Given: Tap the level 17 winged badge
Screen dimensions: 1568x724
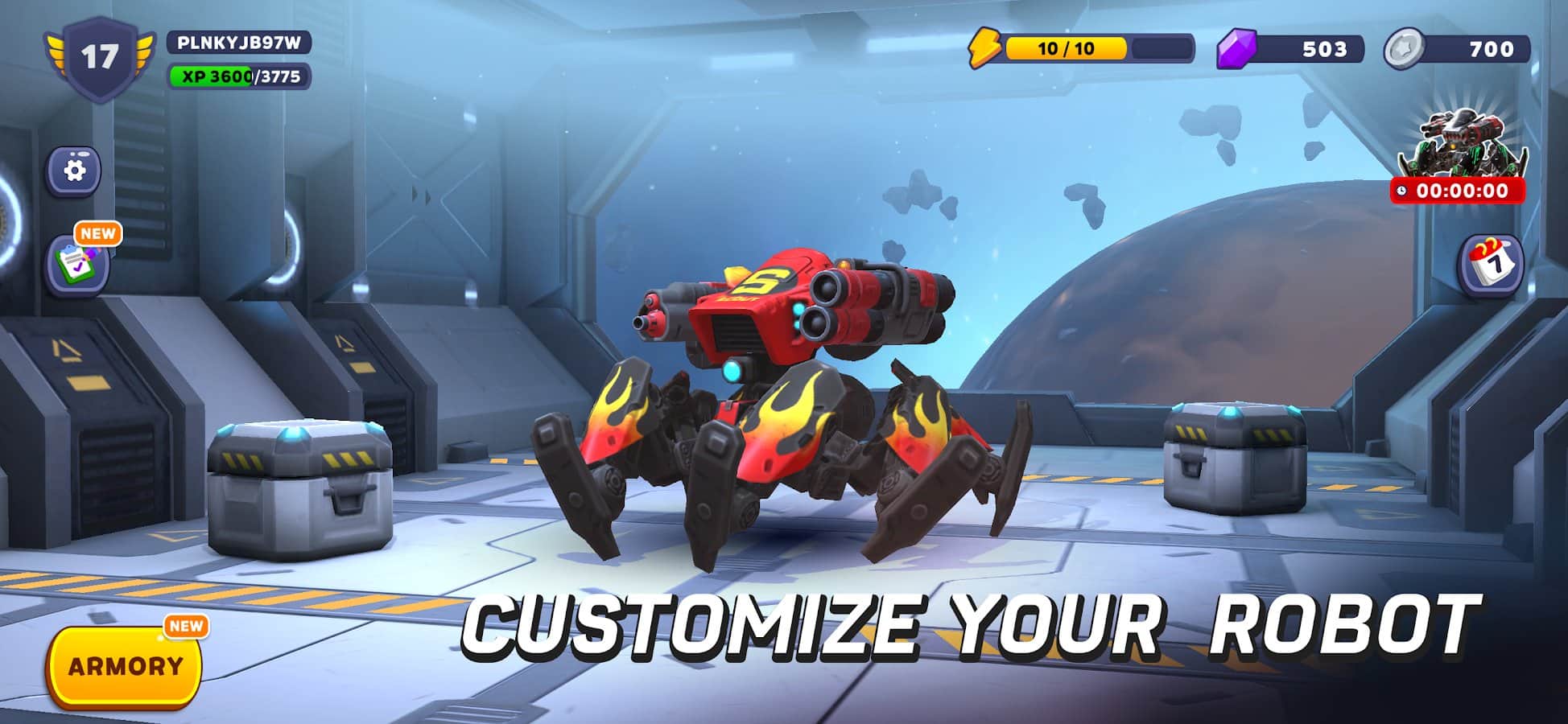Looking at the screenshot, I should pyautogui.click(x=99, y=57).
